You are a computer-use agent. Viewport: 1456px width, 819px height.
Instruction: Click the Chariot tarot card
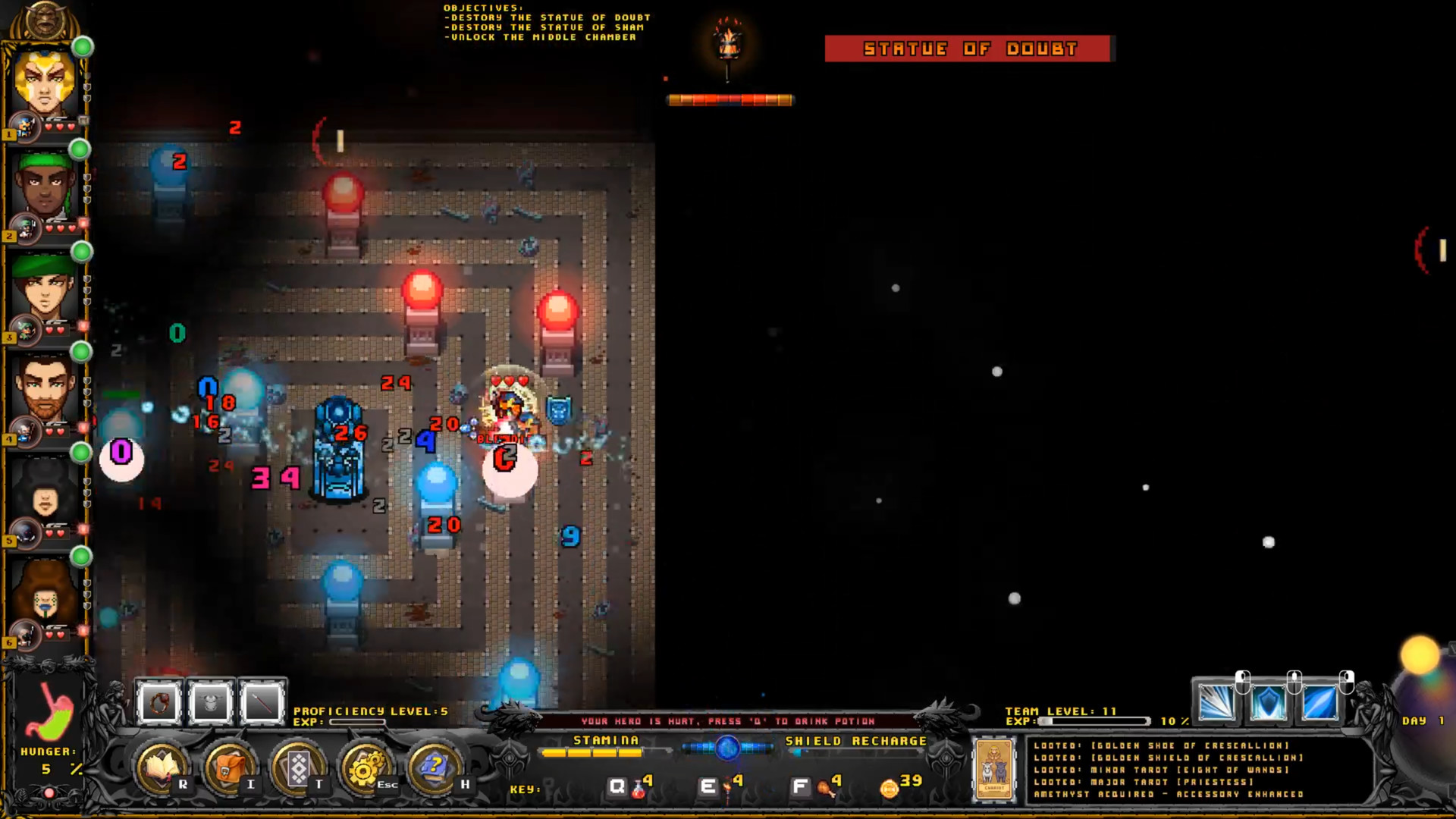tap(993, 769)
